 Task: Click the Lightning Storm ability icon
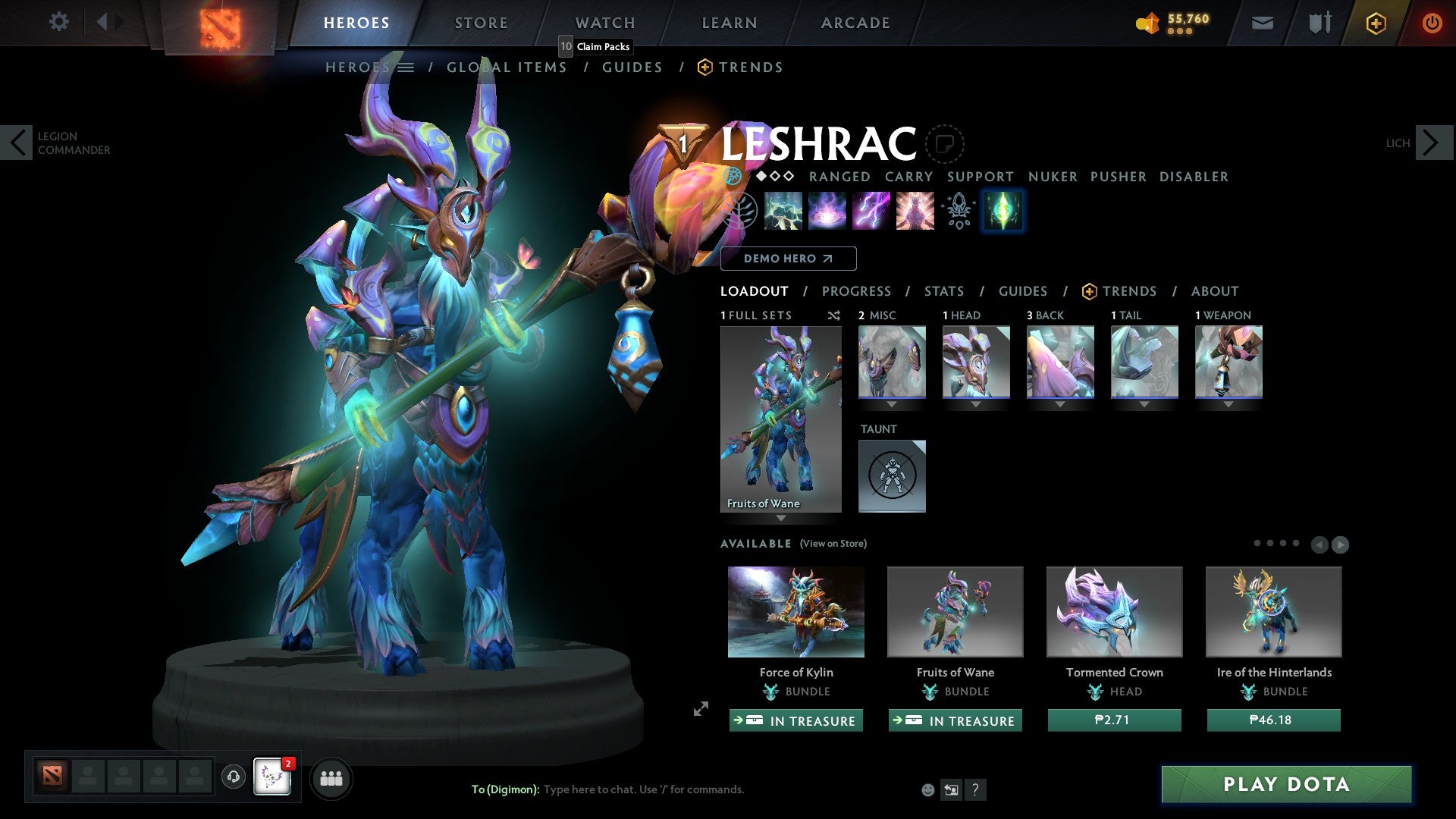(x=870, y=211)
